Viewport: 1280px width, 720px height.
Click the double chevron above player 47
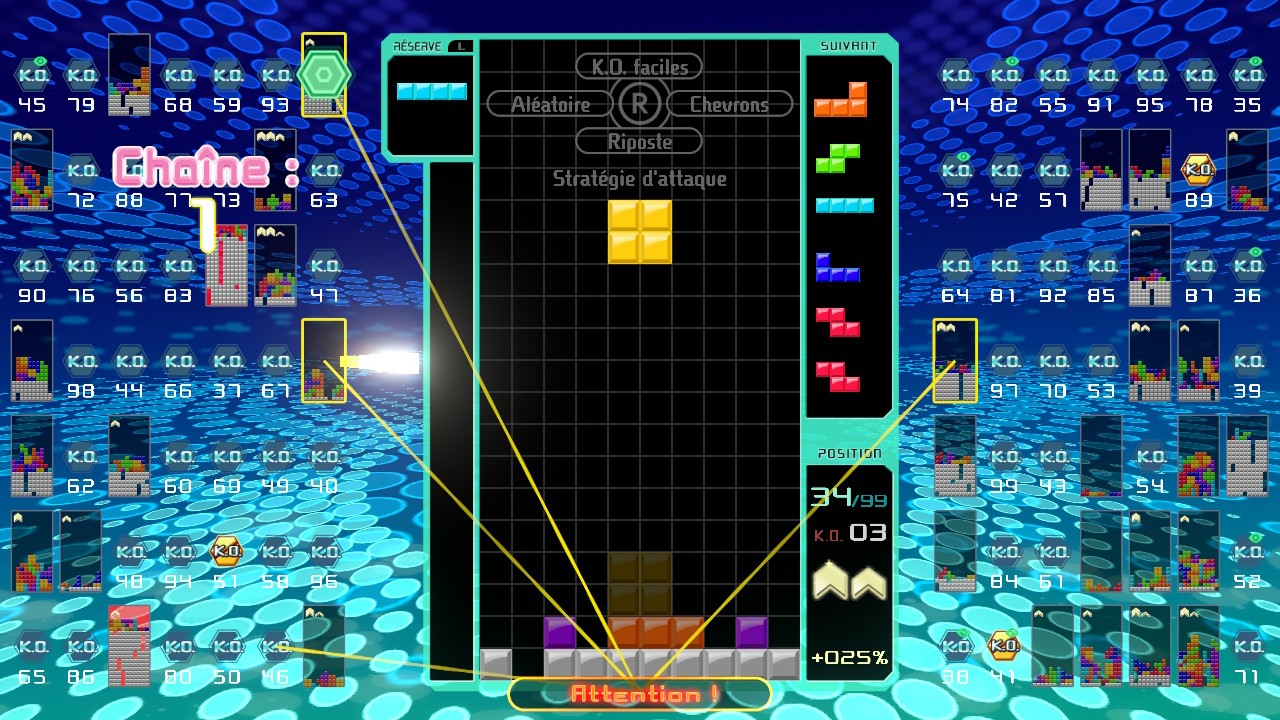(265, 232)
